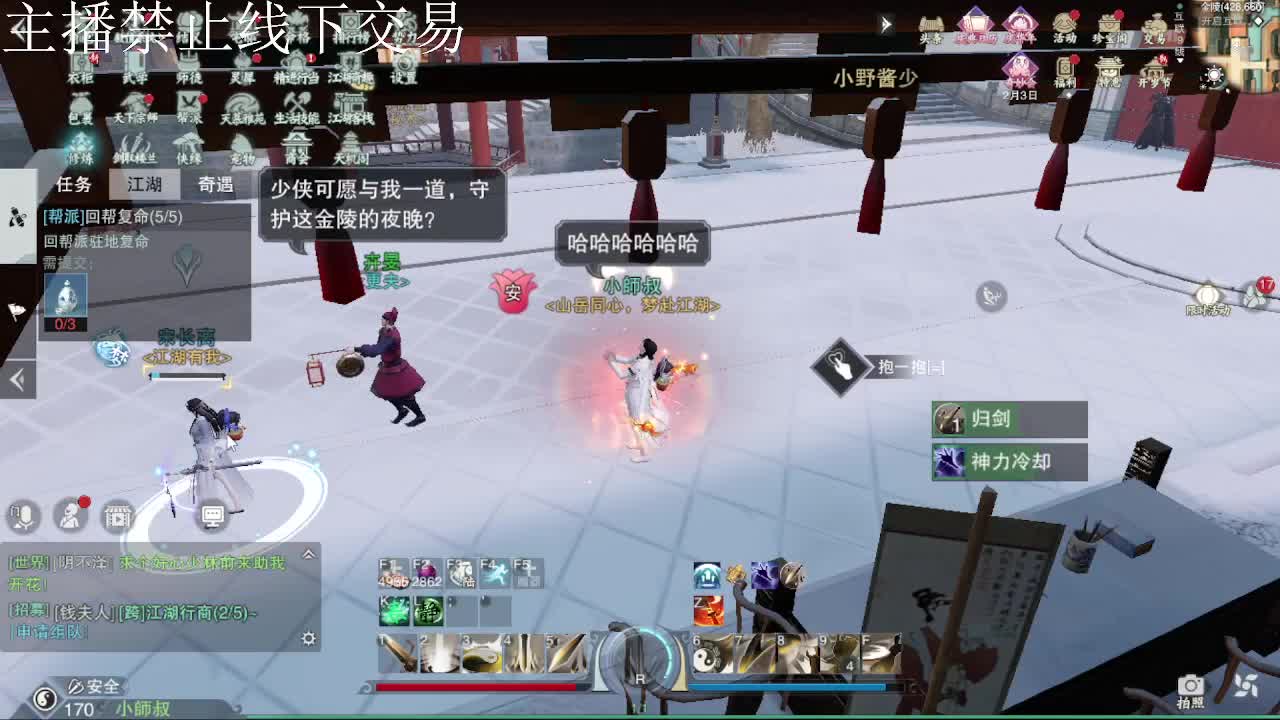Viewport: 1280px width, 720px height.
Task: Mute the voice chat microphone icon
Action: coord(24,517)
